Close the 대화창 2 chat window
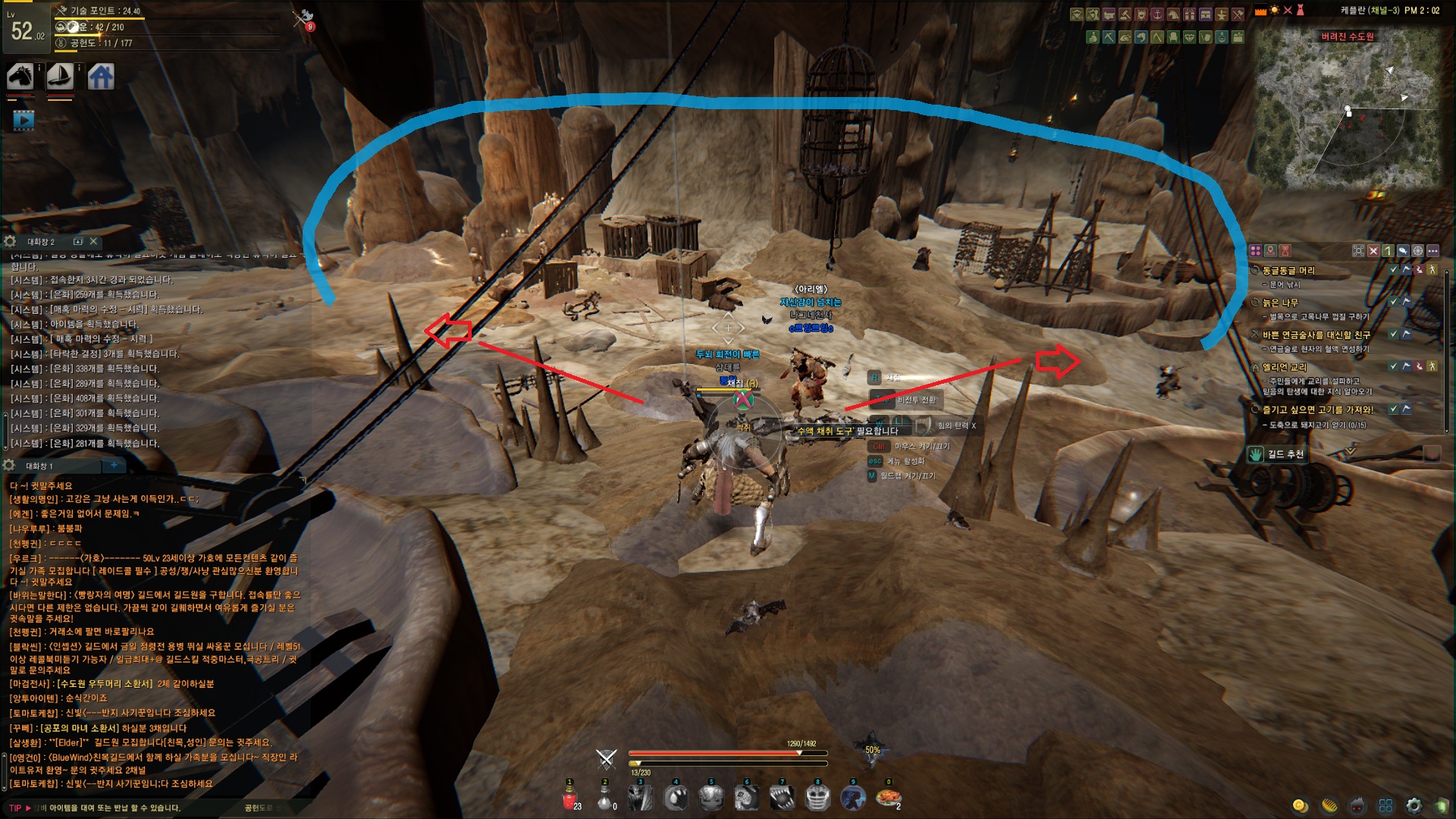Viewport: 1456px width, 819px height. [x=93, y=241]
